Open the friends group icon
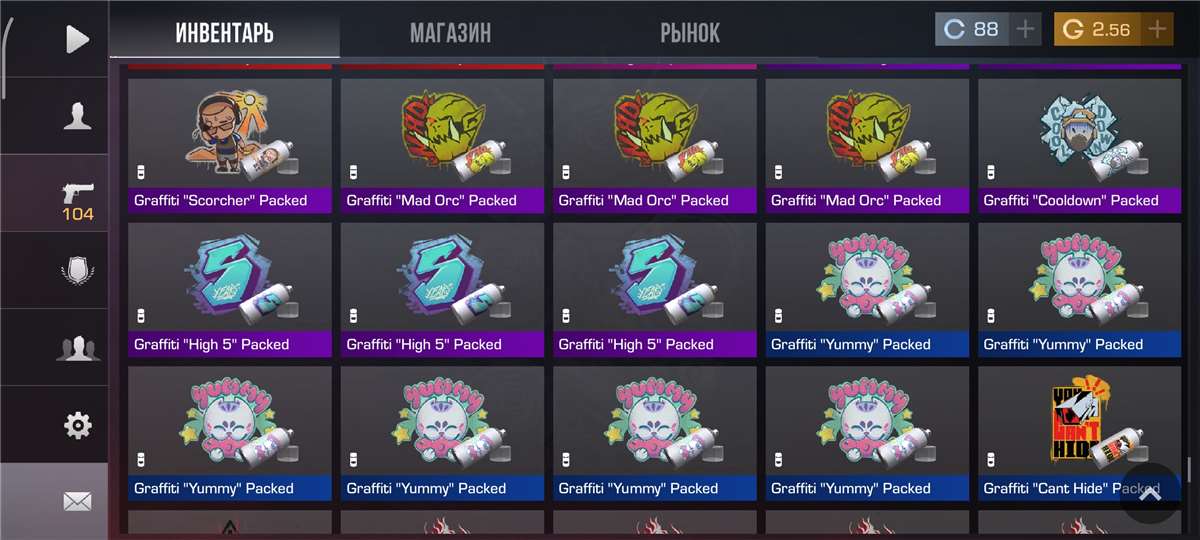1200x540 pixels. (77, 348)
